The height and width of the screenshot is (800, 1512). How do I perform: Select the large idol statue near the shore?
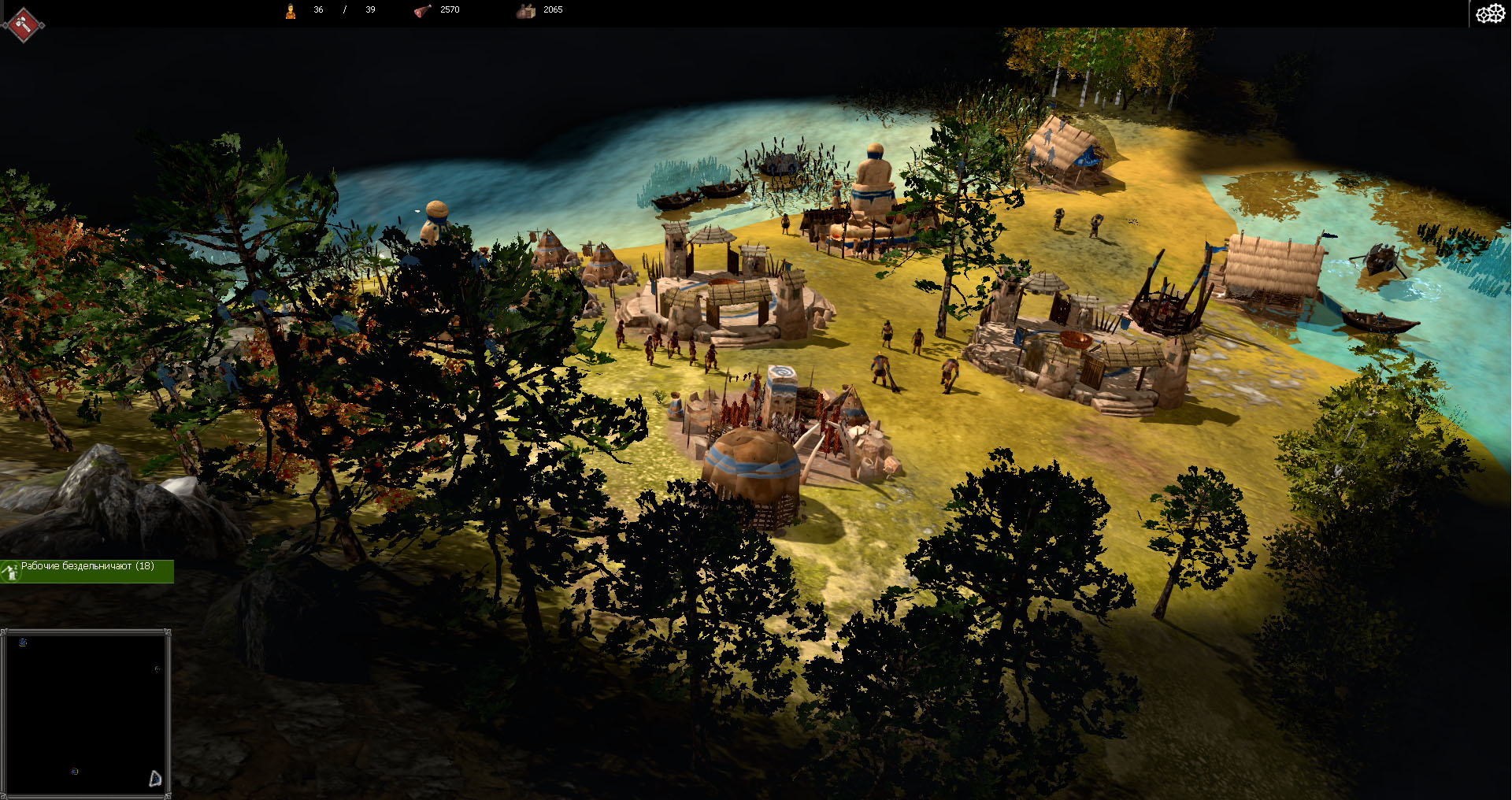[874, 181]
